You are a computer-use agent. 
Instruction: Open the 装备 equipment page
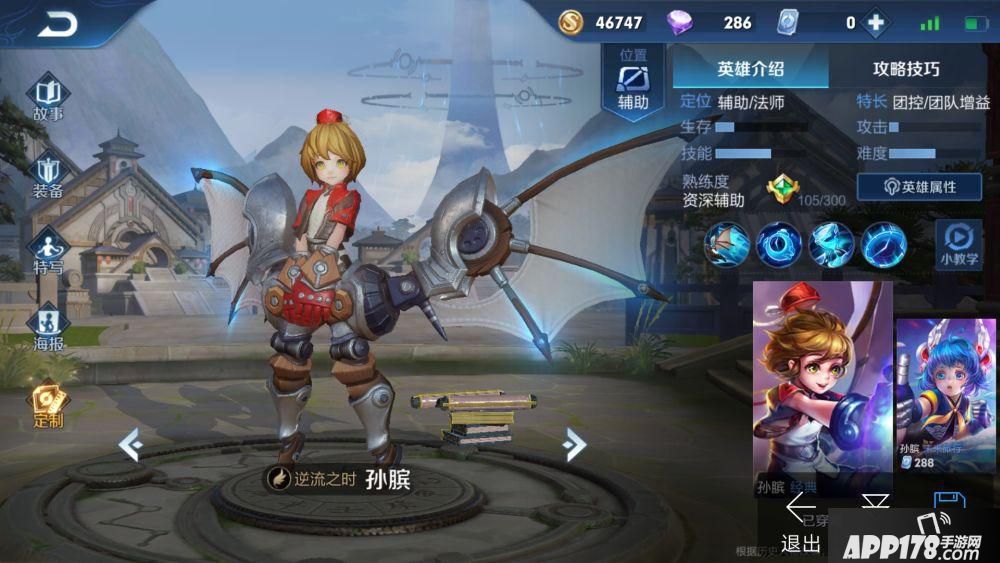tap(48, 176)
